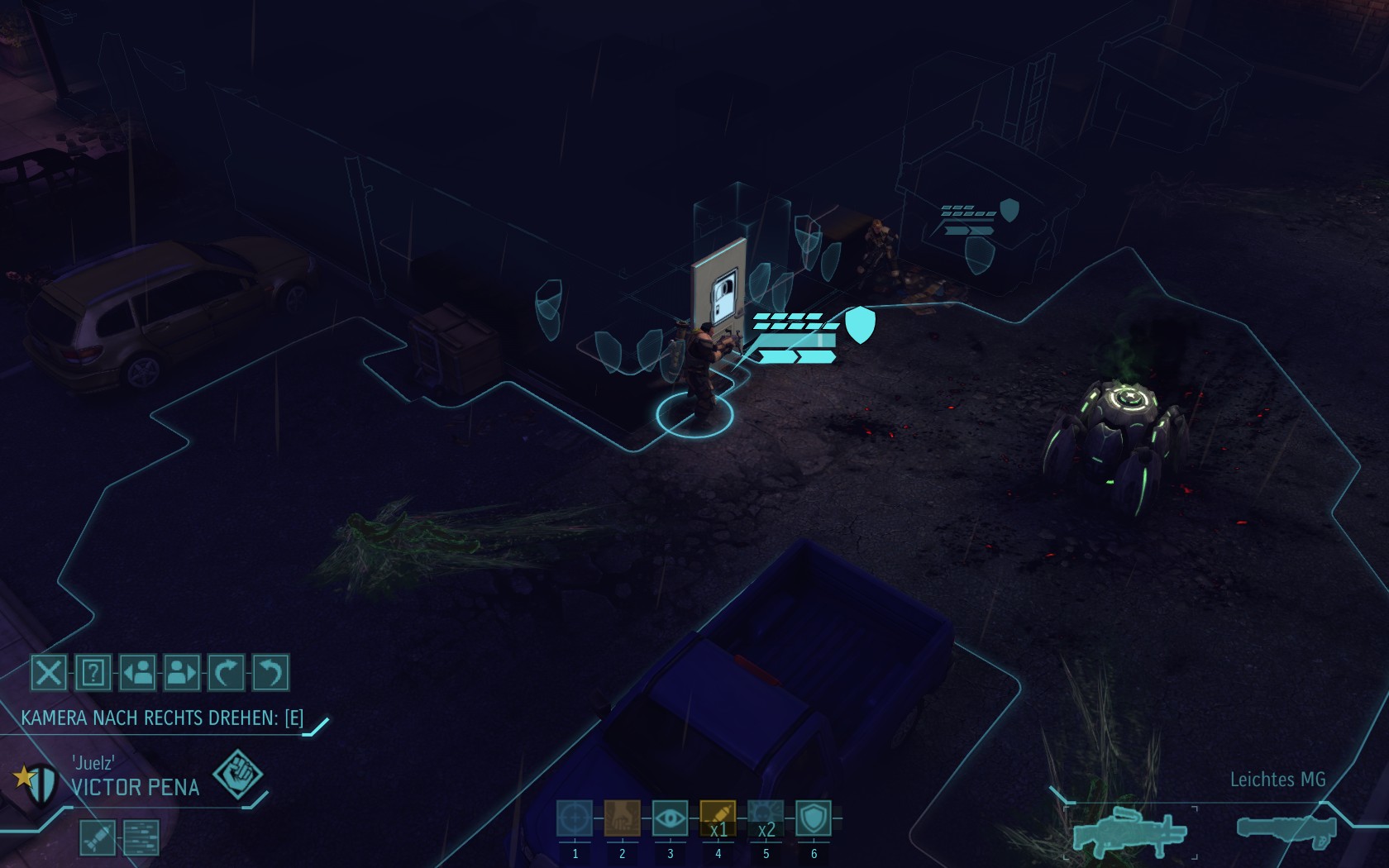
Task: Choose the x2 grenade ability slot
Action: coord(766,818)
